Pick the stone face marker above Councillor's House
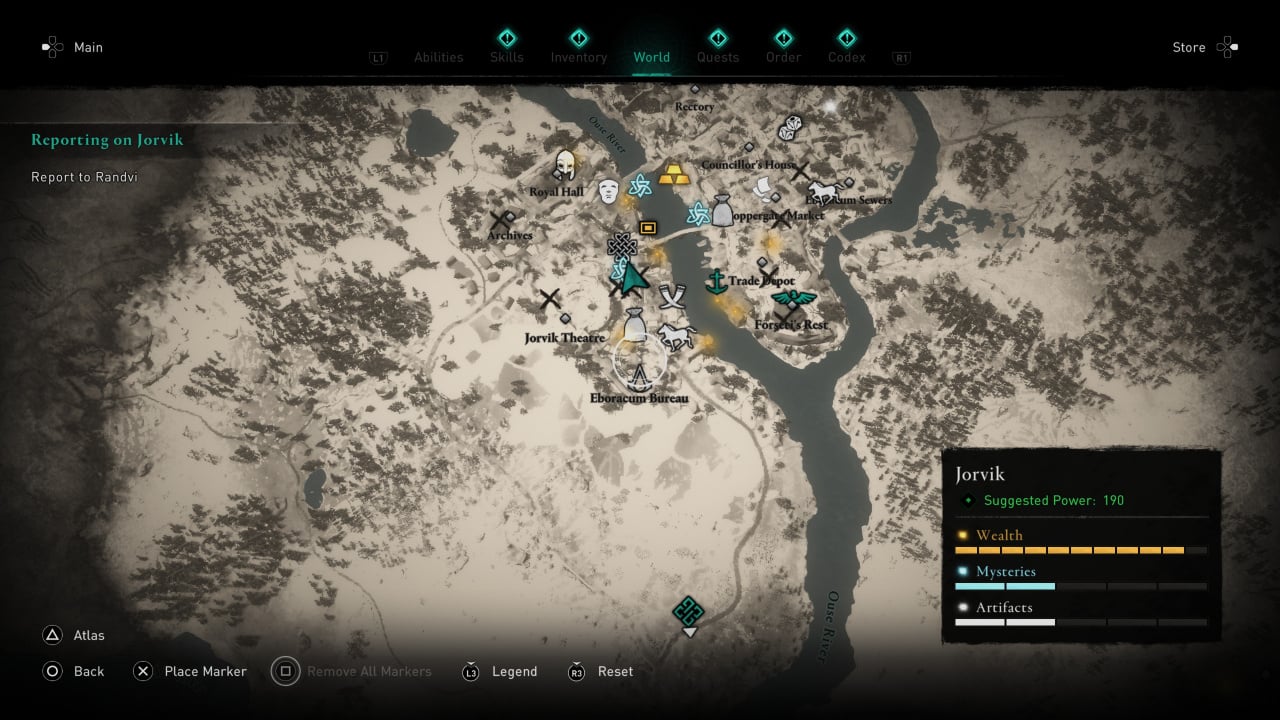The height and width of the screenshot is (720, 1280). [790, 128]
